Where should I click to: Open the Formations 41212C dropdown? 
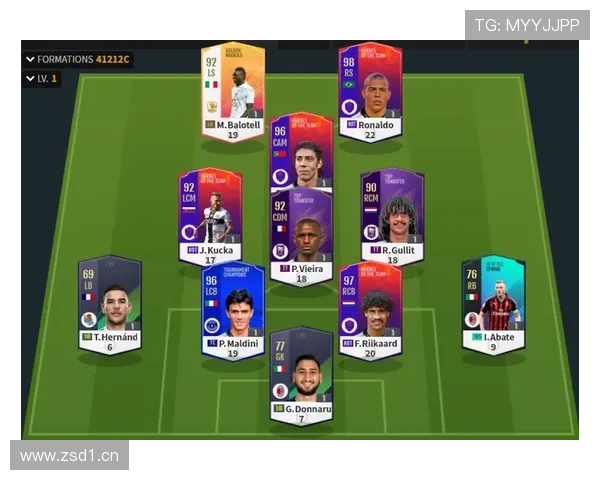(x=78, y=59)
